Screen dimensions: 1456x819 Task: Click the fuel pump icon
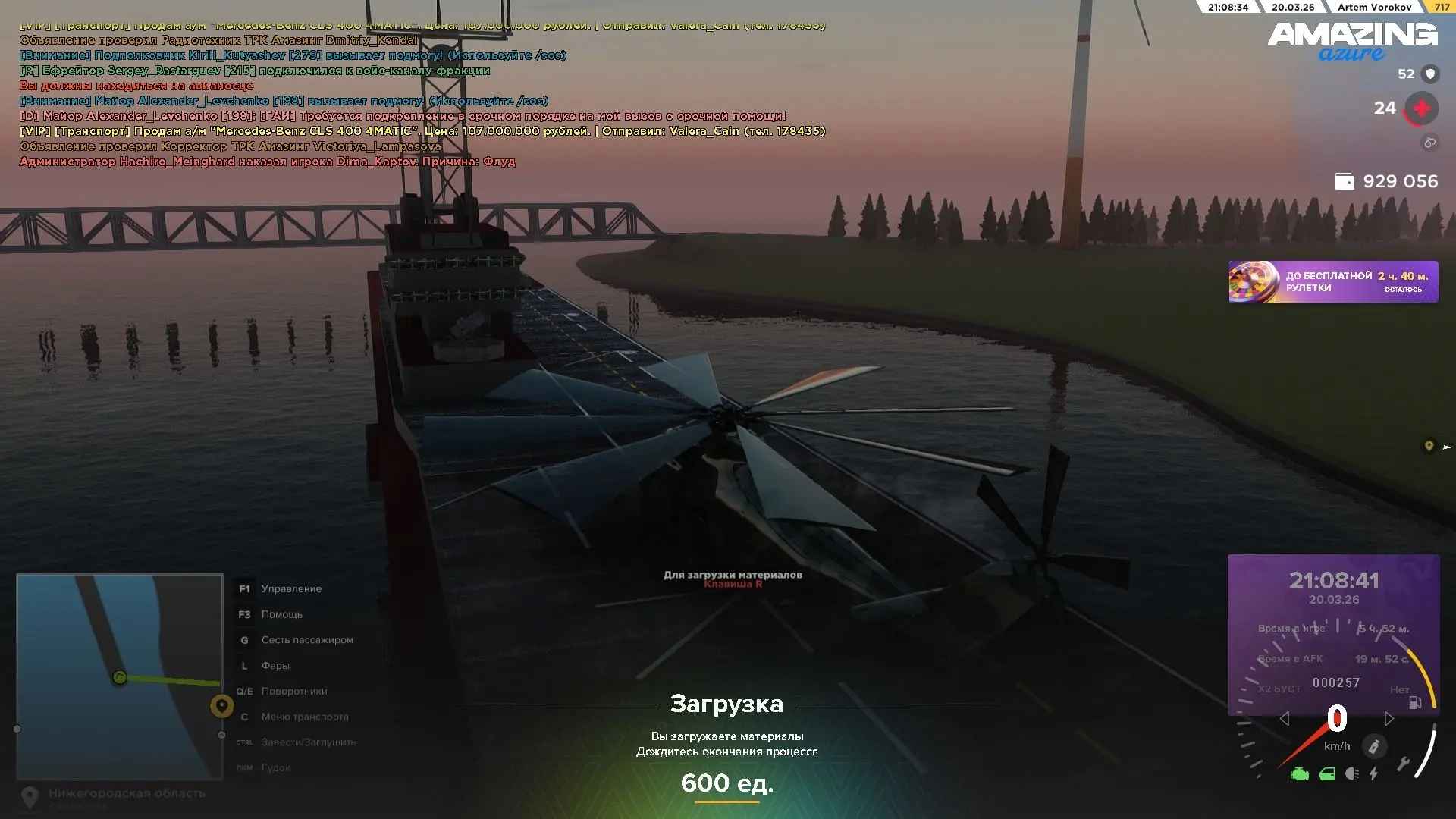[x=1415, y=702]
